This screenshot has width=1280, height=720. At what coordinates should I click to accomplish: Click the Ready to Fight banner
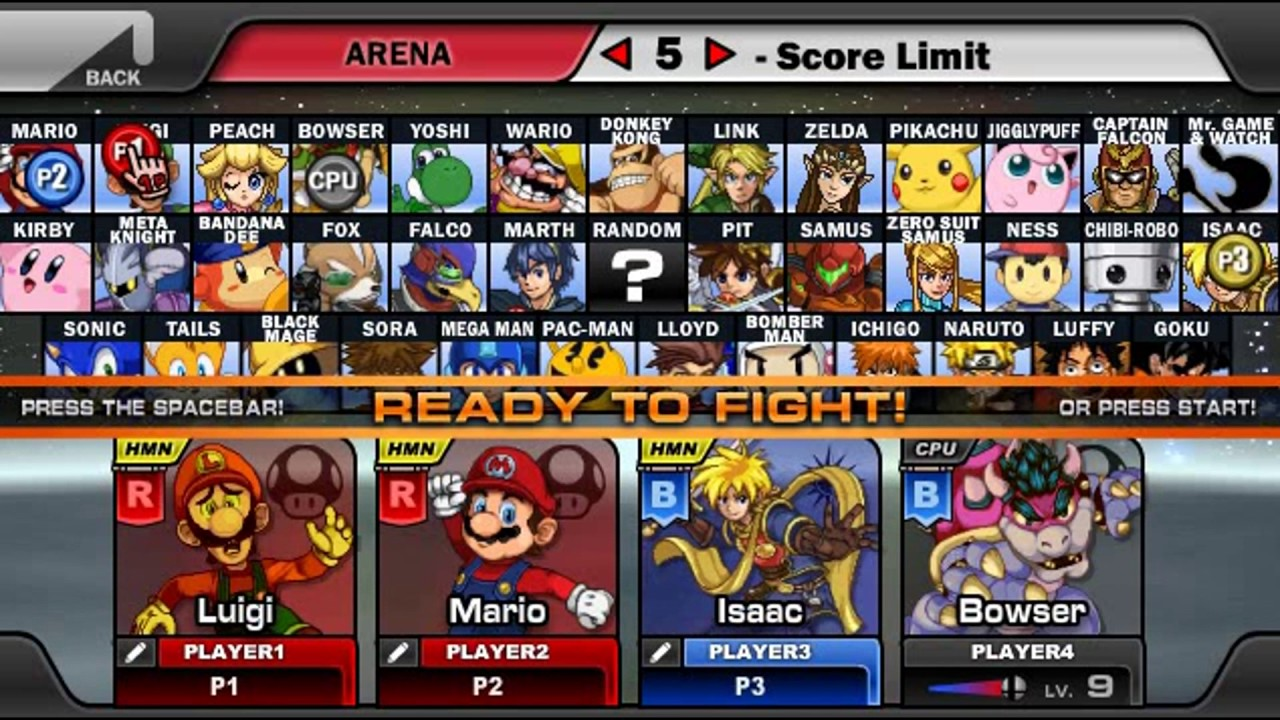tap(640, 407)
